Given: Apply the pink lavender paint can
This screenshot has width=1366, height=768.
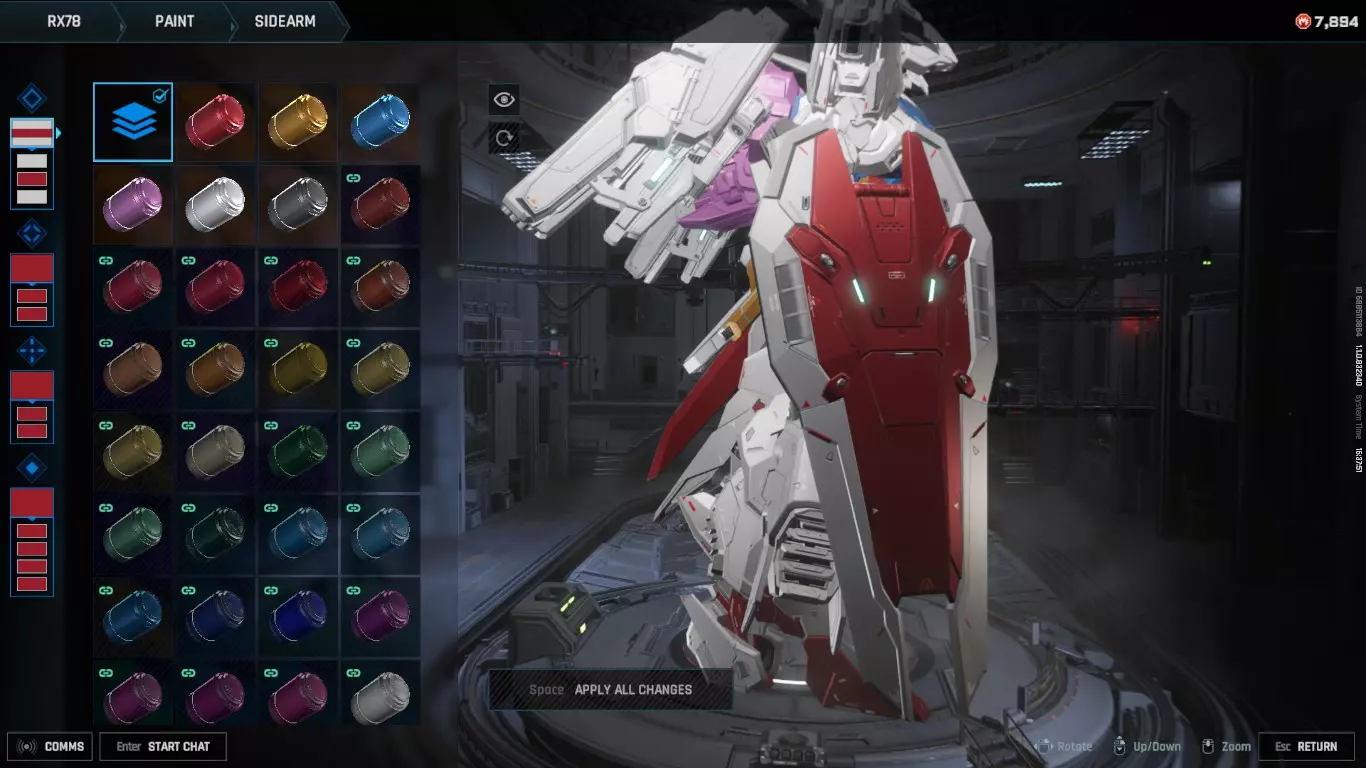Looking at the screenshot, I should point(133,204).
